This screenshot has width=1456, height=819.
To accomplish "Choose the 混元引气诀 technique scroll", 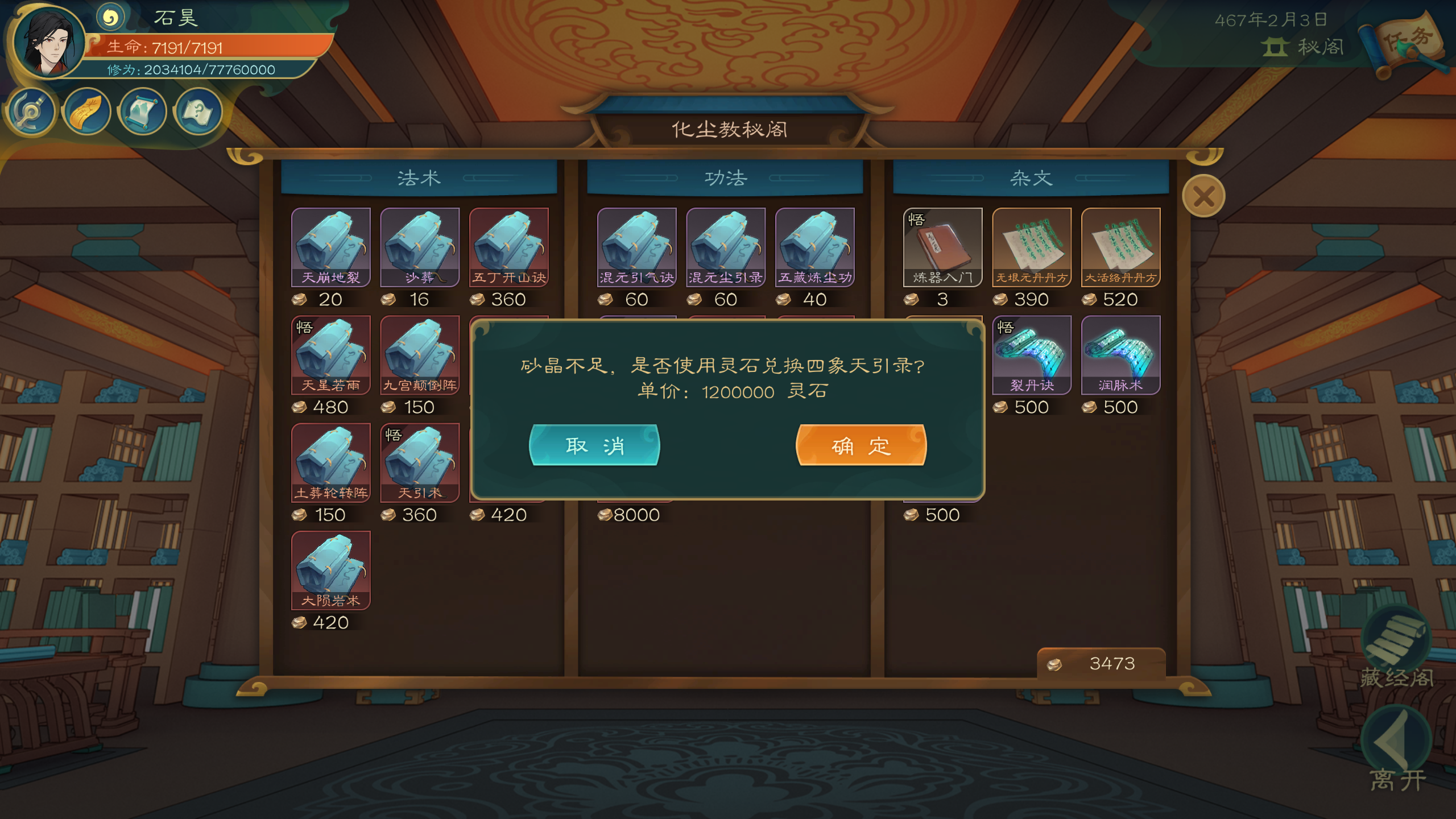I will (636, 247).
